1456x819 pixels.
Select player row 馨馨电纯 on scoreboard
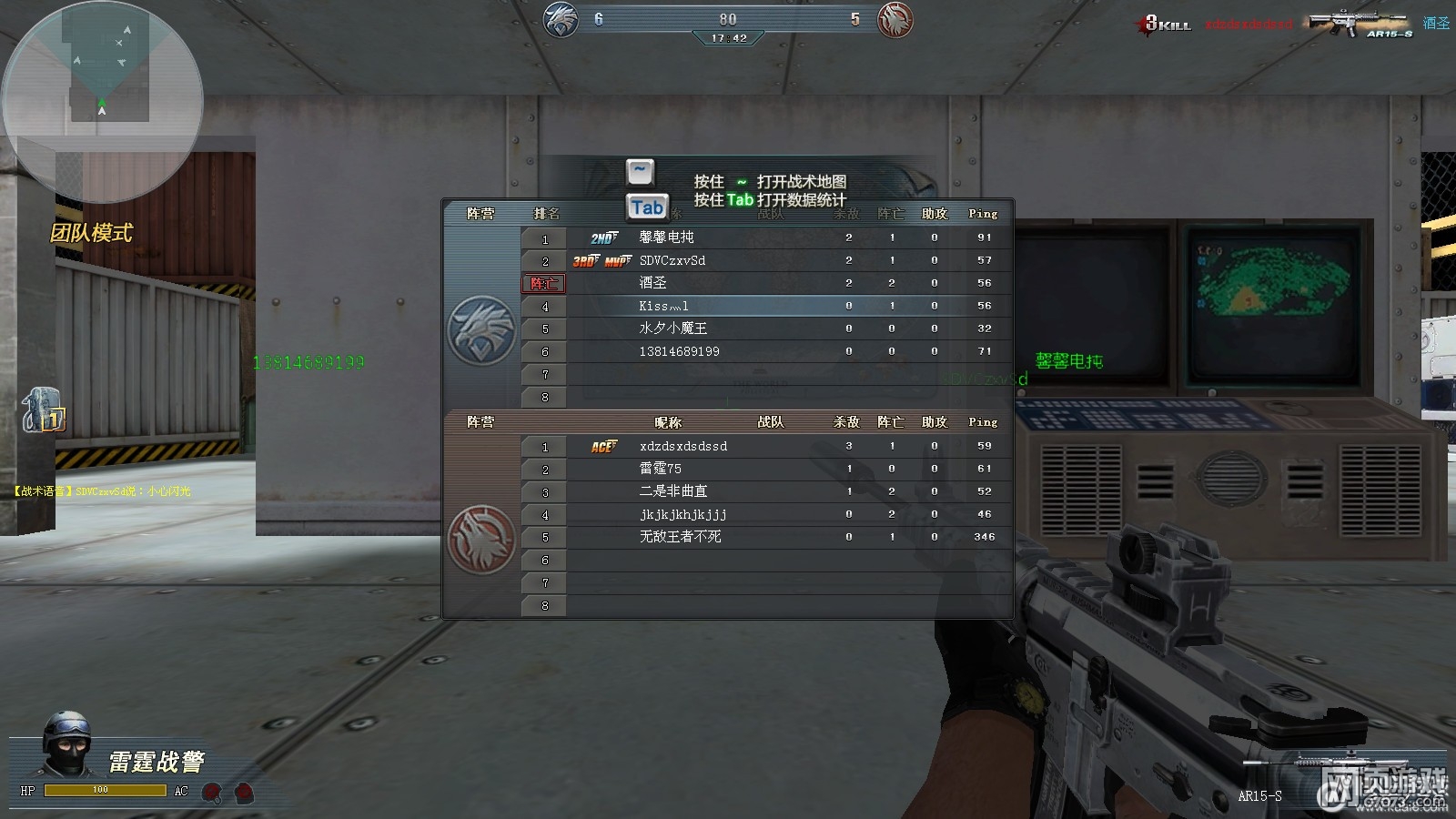666,238
